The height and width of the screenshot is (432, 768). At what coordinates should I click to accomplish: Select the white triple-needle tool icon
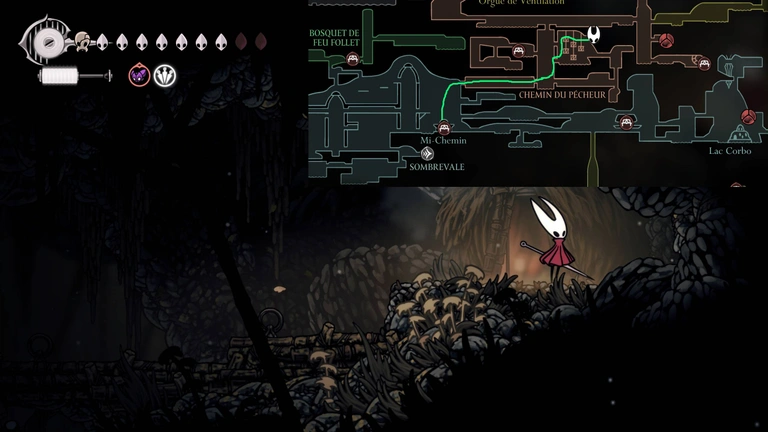[x=164, y=75]
